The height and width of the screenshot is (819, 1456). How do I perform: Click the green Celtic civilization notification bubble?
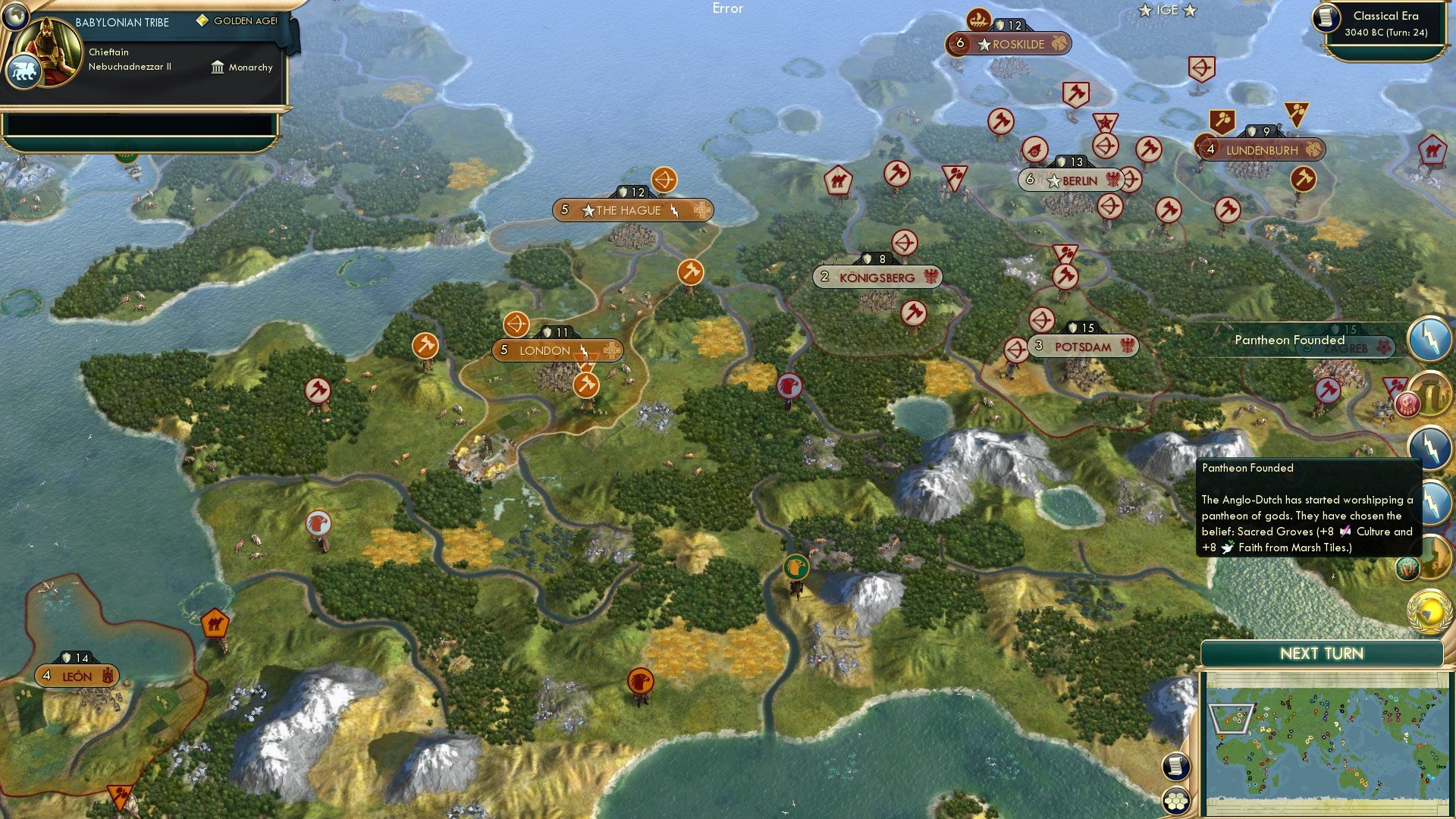(x=1407, y=569)
